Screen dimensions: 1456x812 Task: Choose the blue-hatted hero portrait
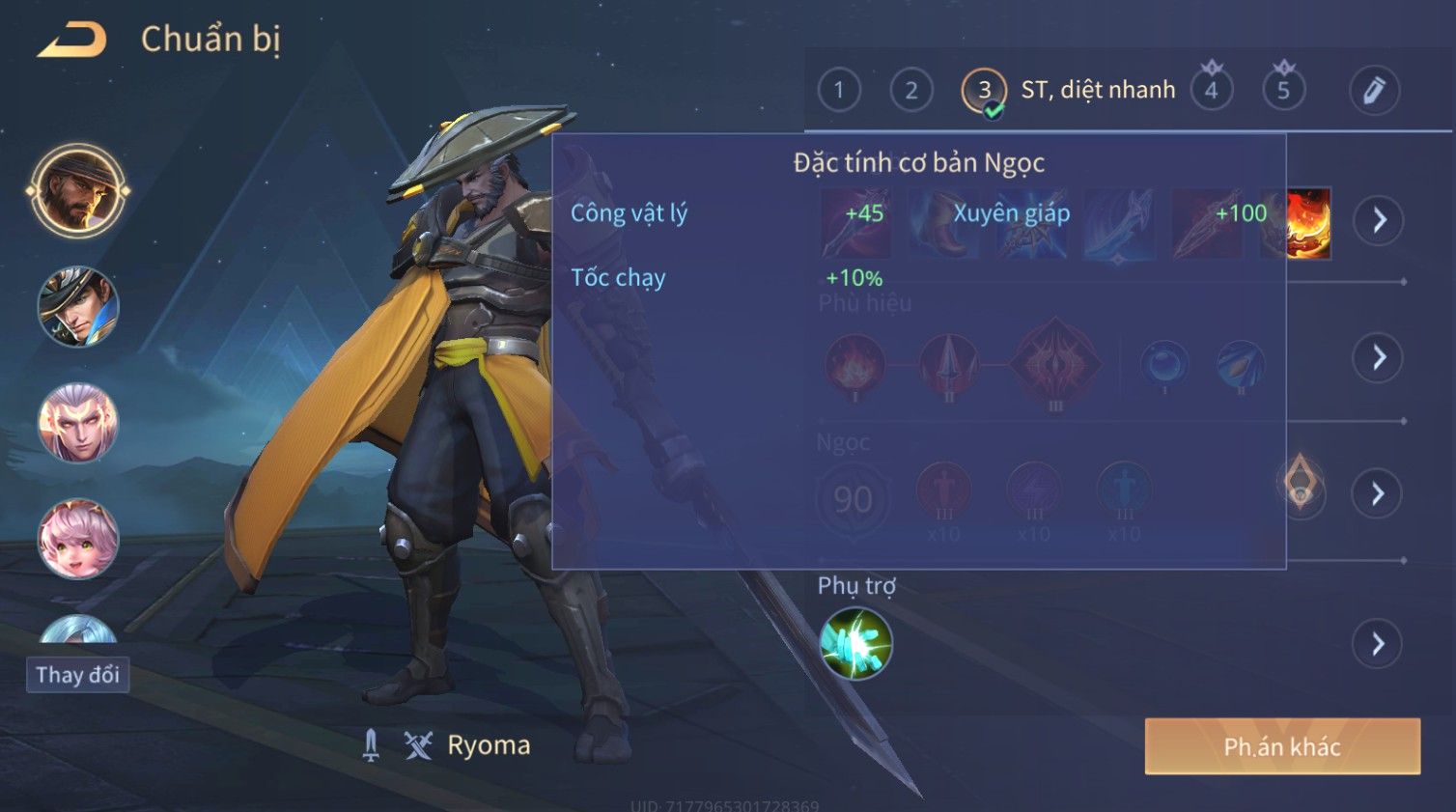tap(78, 307)
